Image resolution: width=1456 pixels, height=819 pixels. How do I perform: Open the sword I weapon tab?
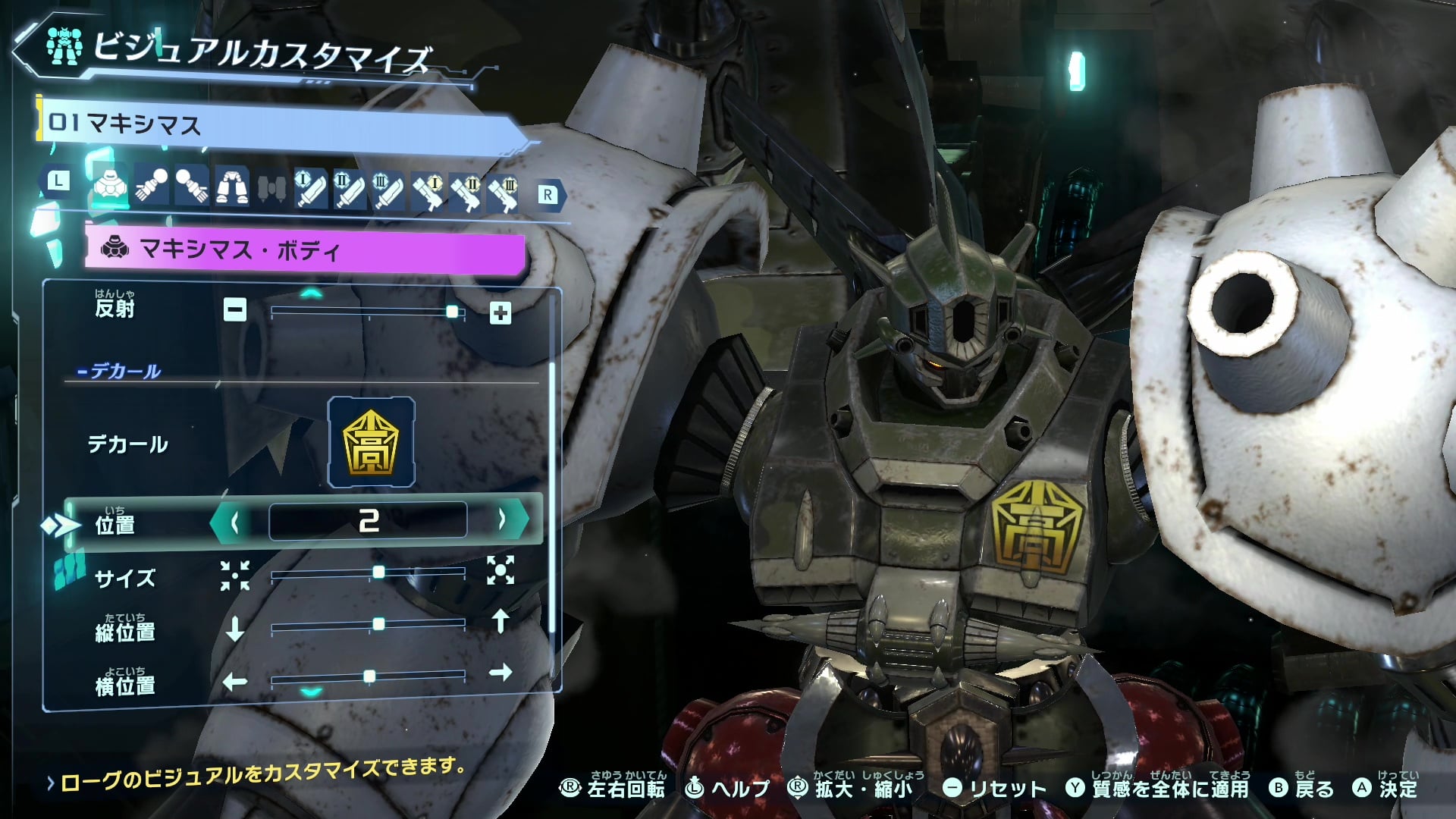pyautogui.click(x=311, y=190)
